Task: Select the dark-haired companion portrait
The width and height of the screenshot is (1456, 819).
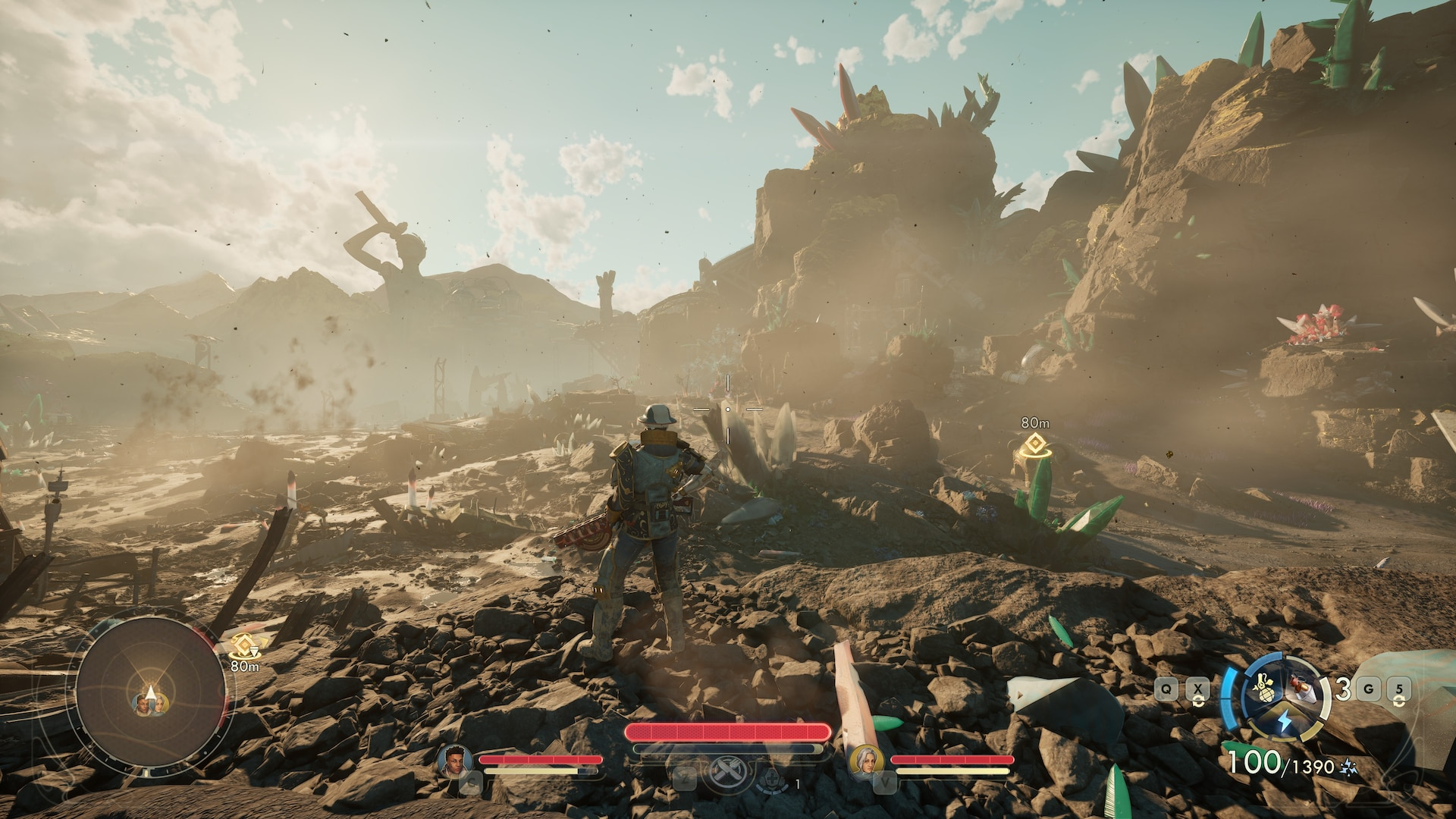Action: tap(455, 761)
